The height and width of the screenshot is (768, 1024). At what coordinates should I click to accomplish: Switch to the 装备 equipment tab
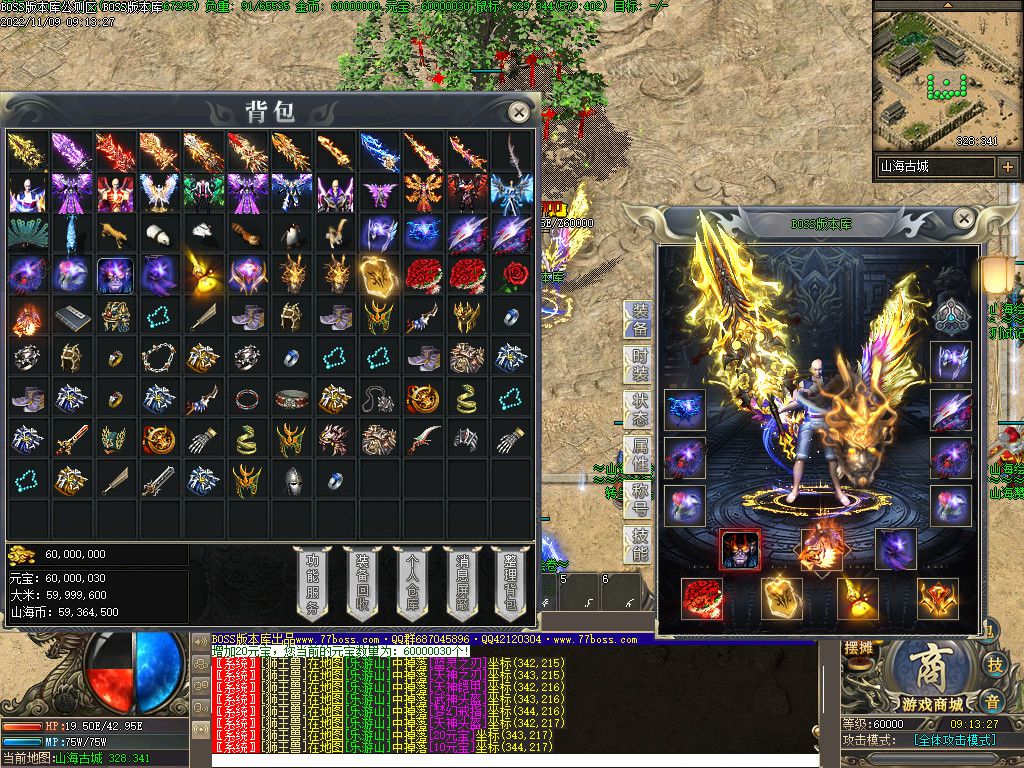pos(638,320)
